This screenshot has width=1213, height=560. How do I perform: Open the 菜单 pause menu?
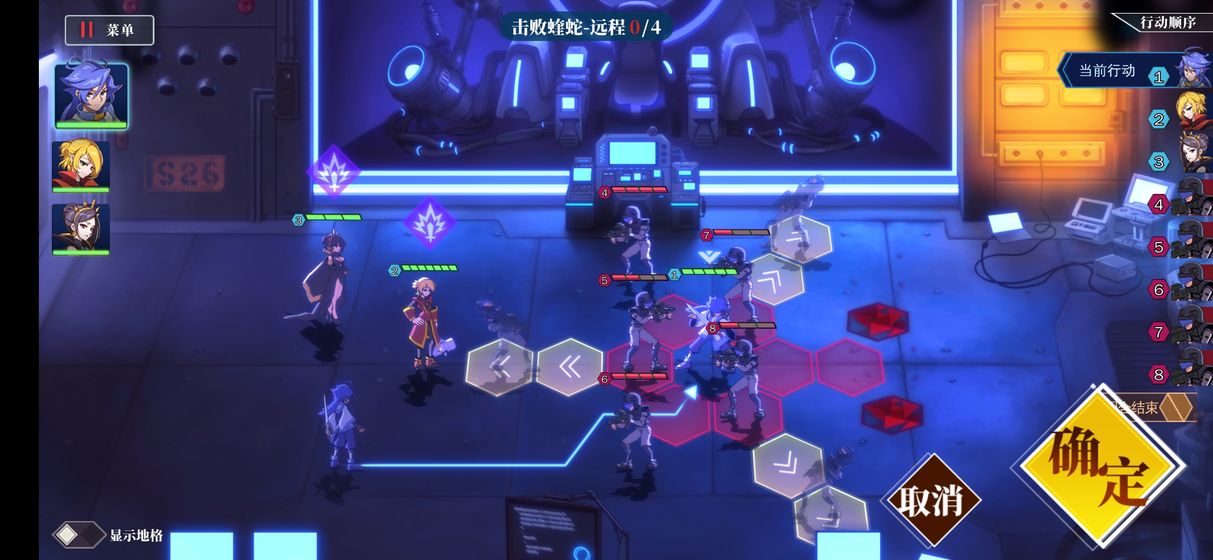click(x=109, y=30)
